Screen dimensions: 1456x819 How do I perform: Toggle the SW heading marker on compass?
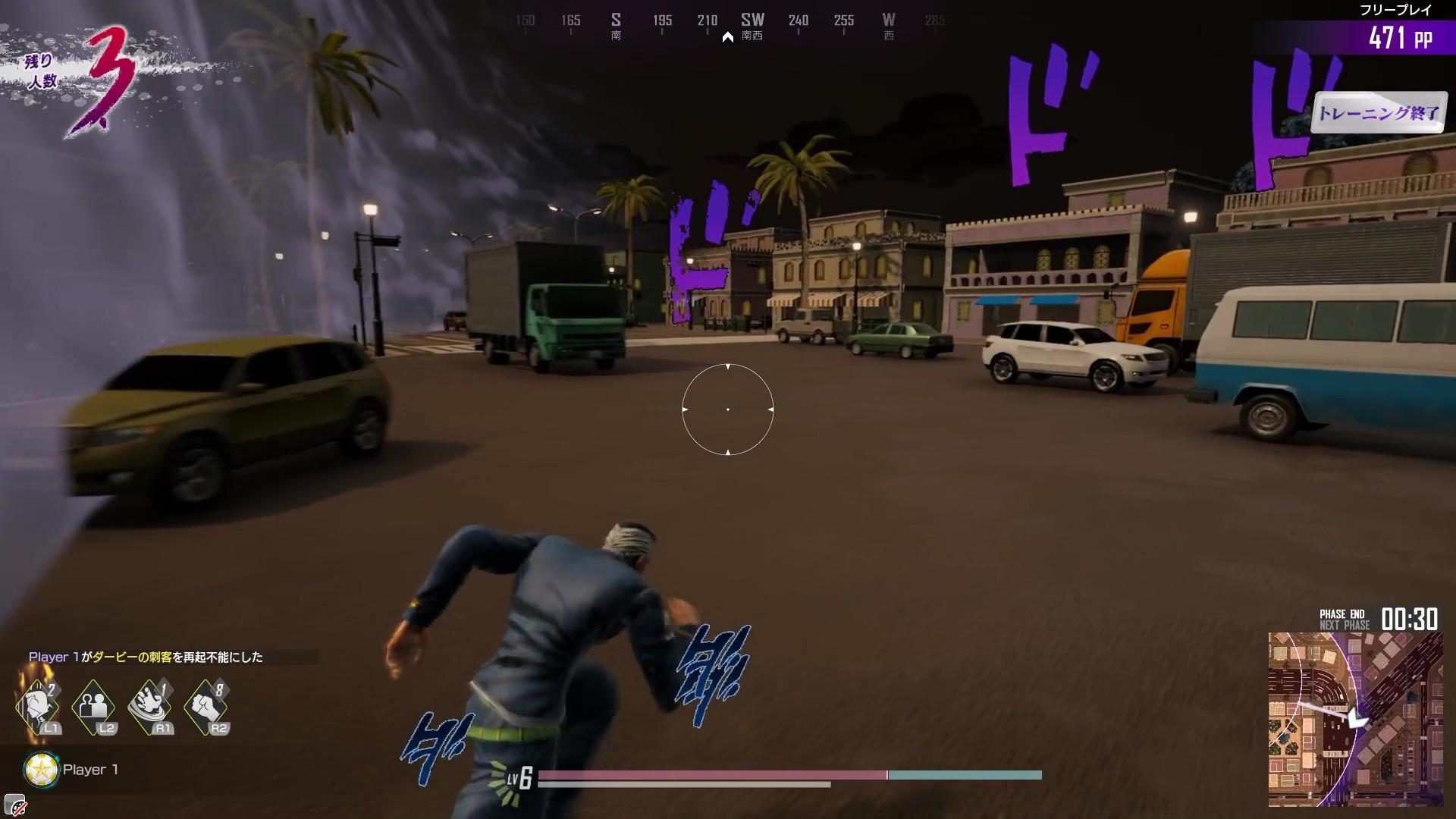[x=752, y=20]
